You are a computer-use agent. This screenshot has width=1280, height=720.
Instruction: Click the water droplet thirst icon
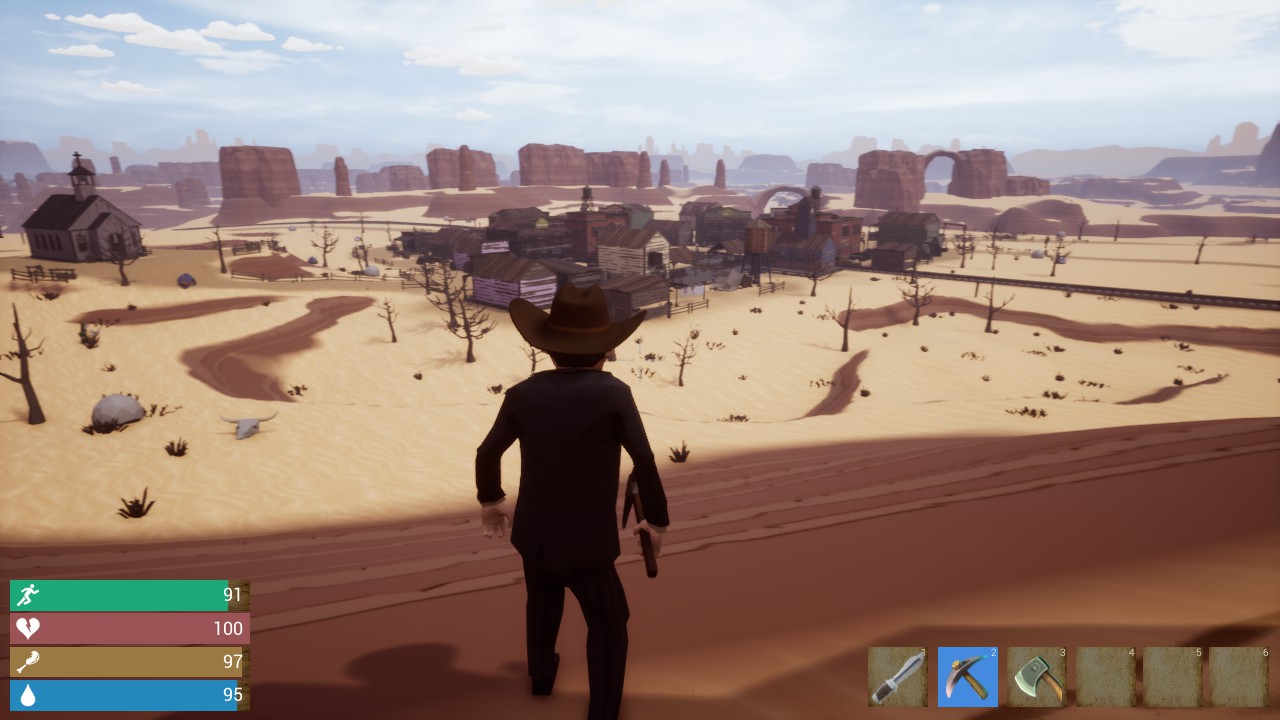click(27, 694)
